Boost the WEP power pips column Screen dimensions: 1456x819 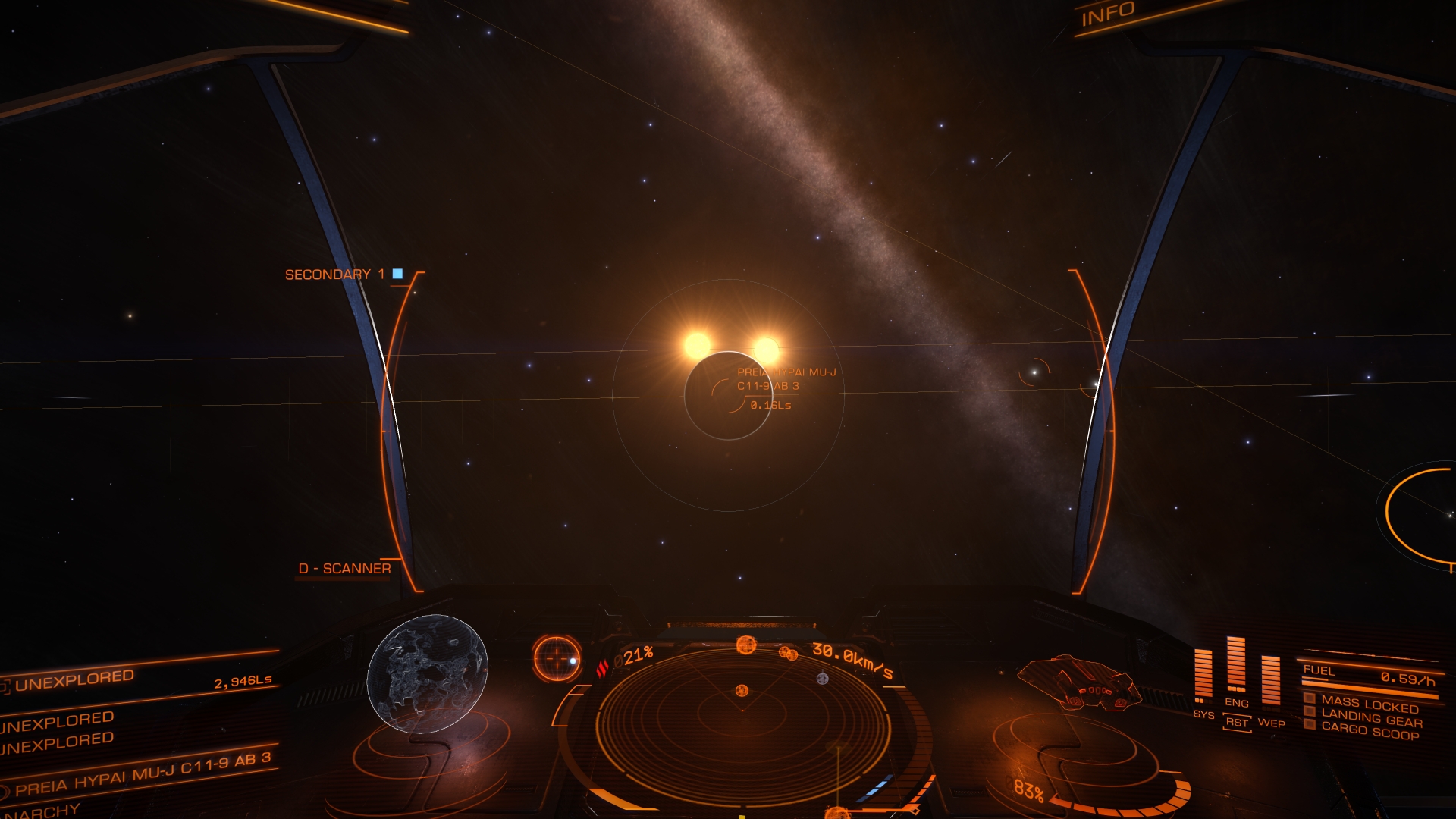1271,679
